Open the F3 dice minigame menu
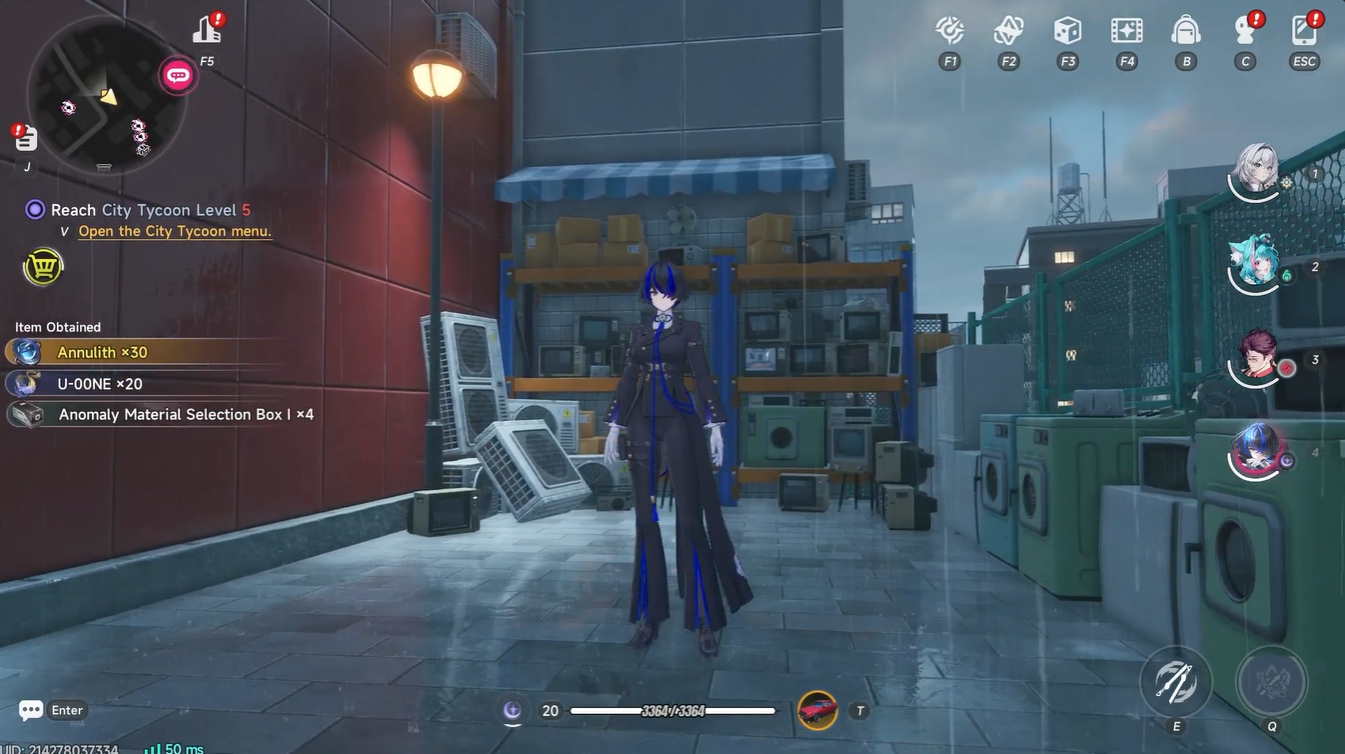The height and width of the screenshot is (754, 1345). click(1066, 30)
